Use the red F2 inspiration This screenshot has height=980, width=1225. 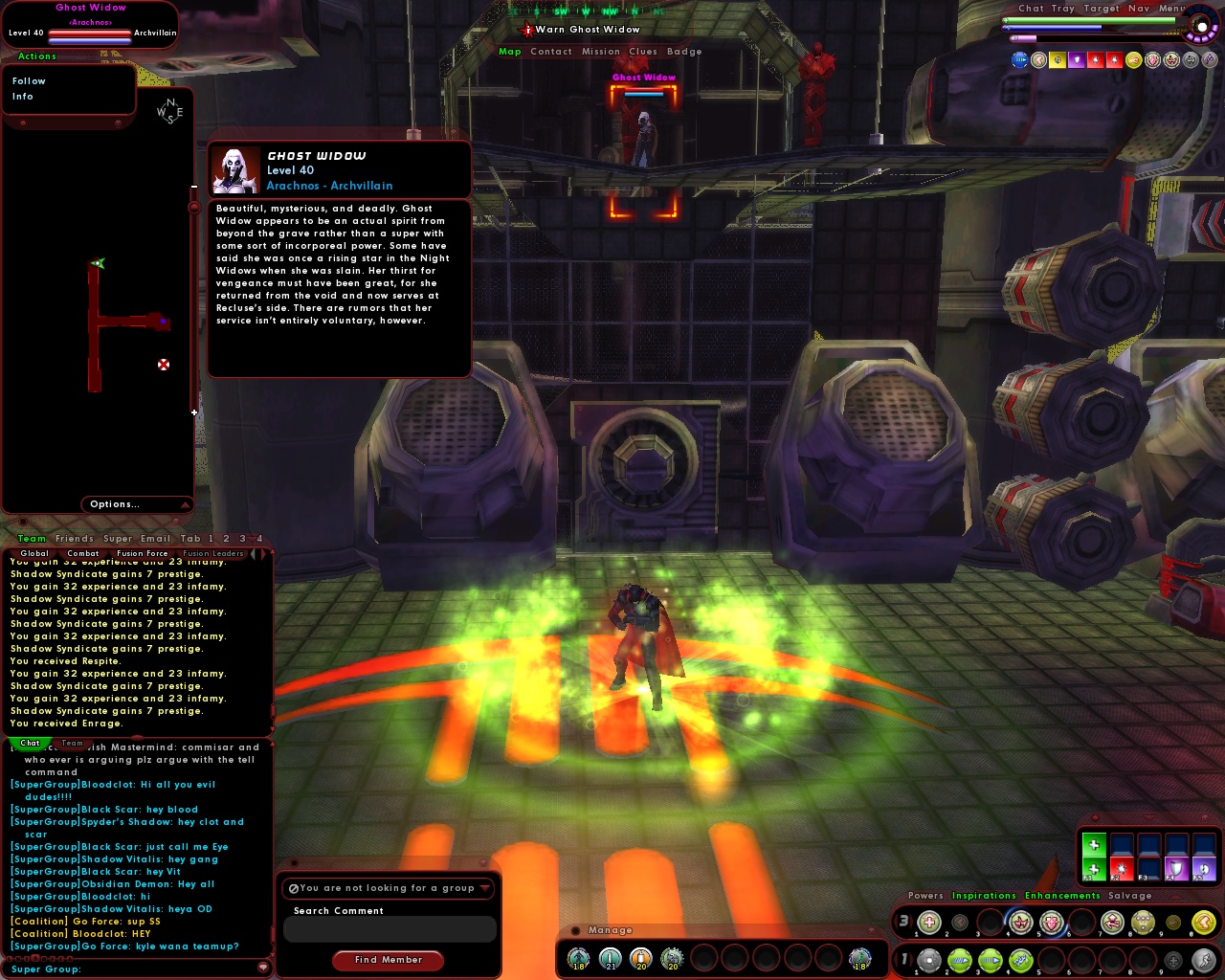click(1121, 870)
